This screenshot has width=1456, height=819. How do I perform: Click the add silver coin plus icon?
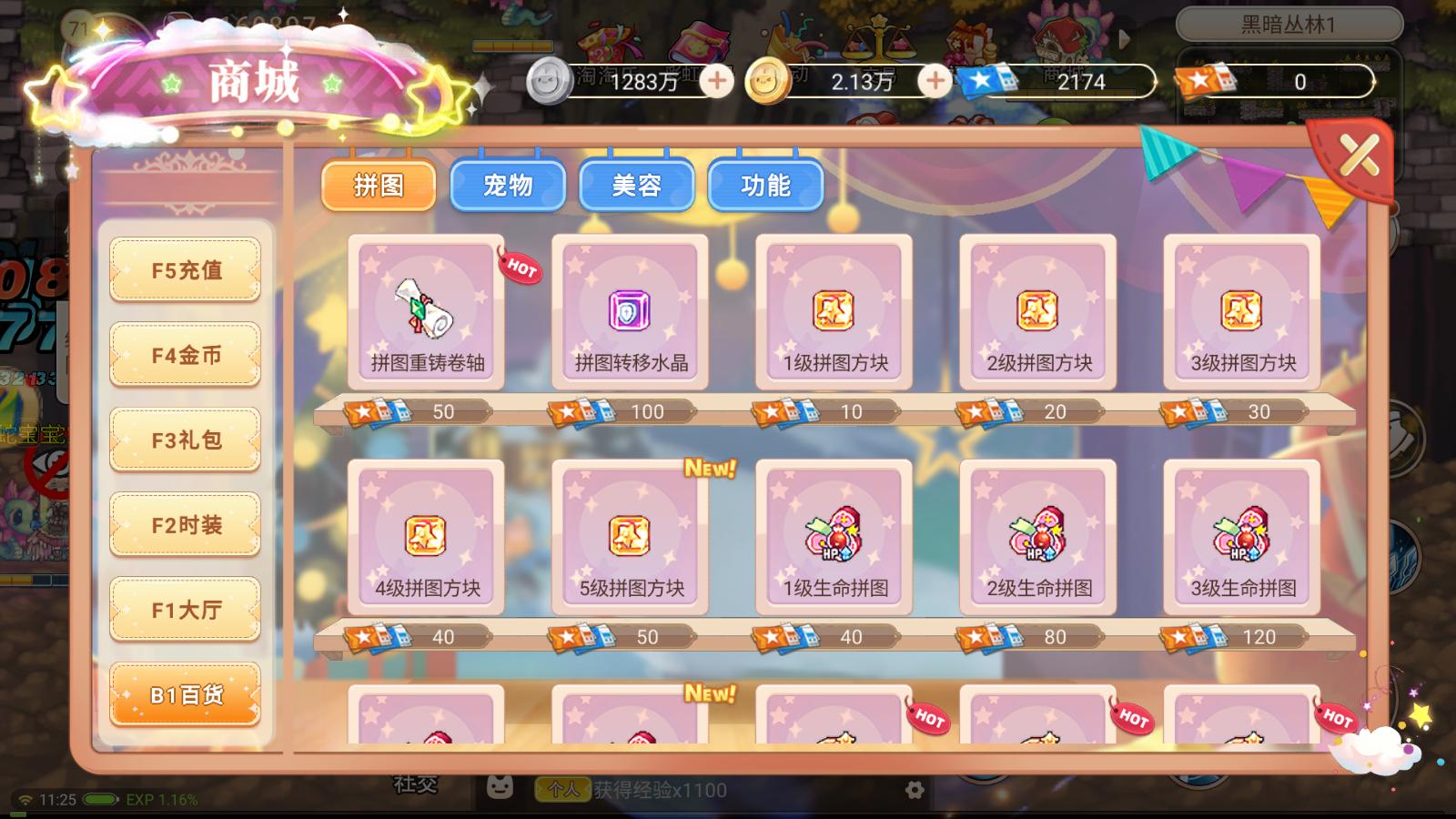[718, 82]
